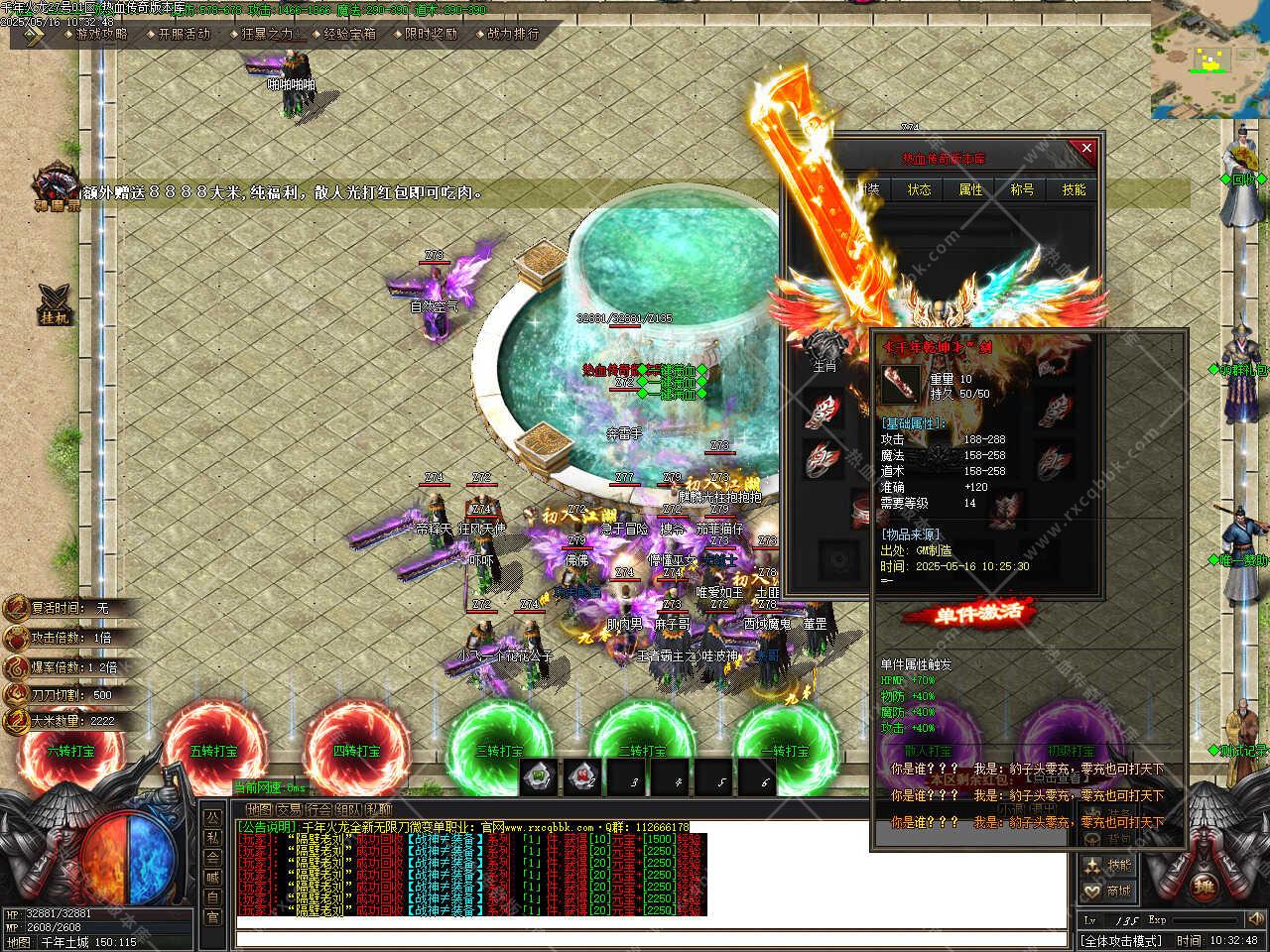Switch chat to the 地图 tab

click(259, 808)
